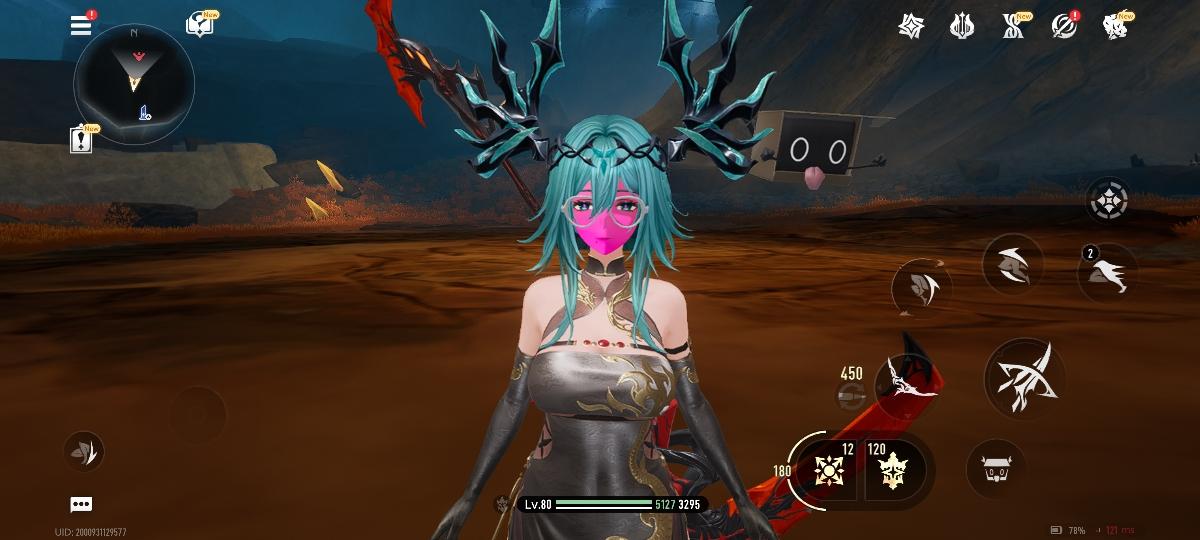Open the circular compass minimap
This screenshot has height=540, width=1200.
(x=134, y=84)
